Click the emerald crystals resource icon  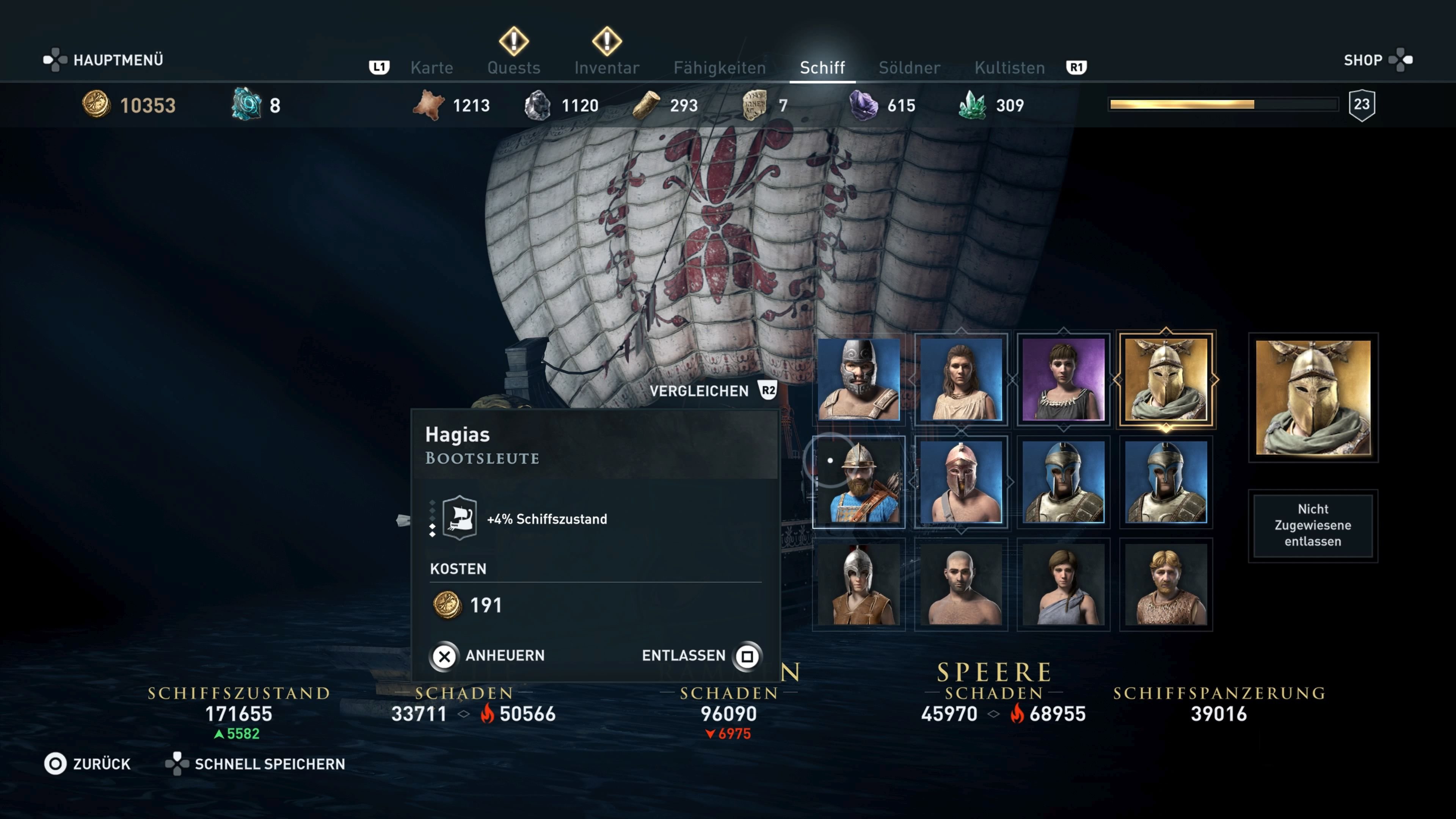coord(974,105)
